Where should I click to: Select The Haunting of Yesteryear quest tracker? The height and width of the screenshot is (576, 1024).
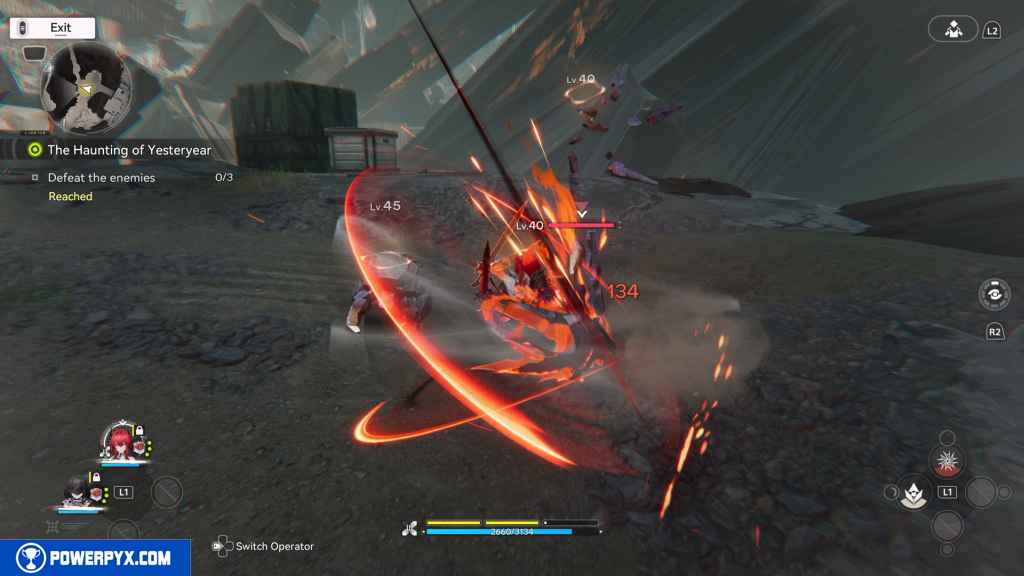point(128,150)
